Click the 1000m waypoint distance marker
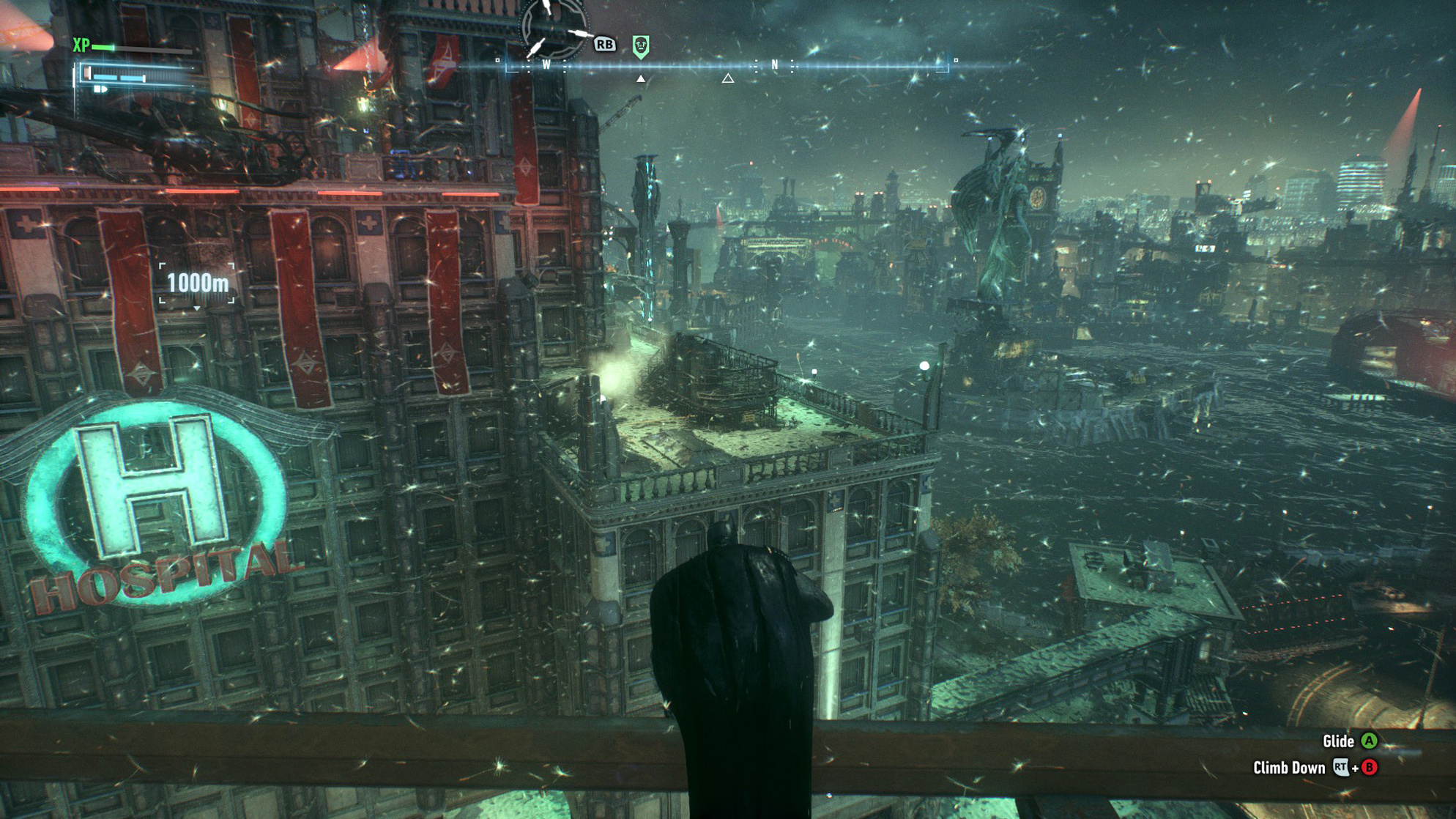The height and width of the screenshot is (819, 1456). pos(198,283)
